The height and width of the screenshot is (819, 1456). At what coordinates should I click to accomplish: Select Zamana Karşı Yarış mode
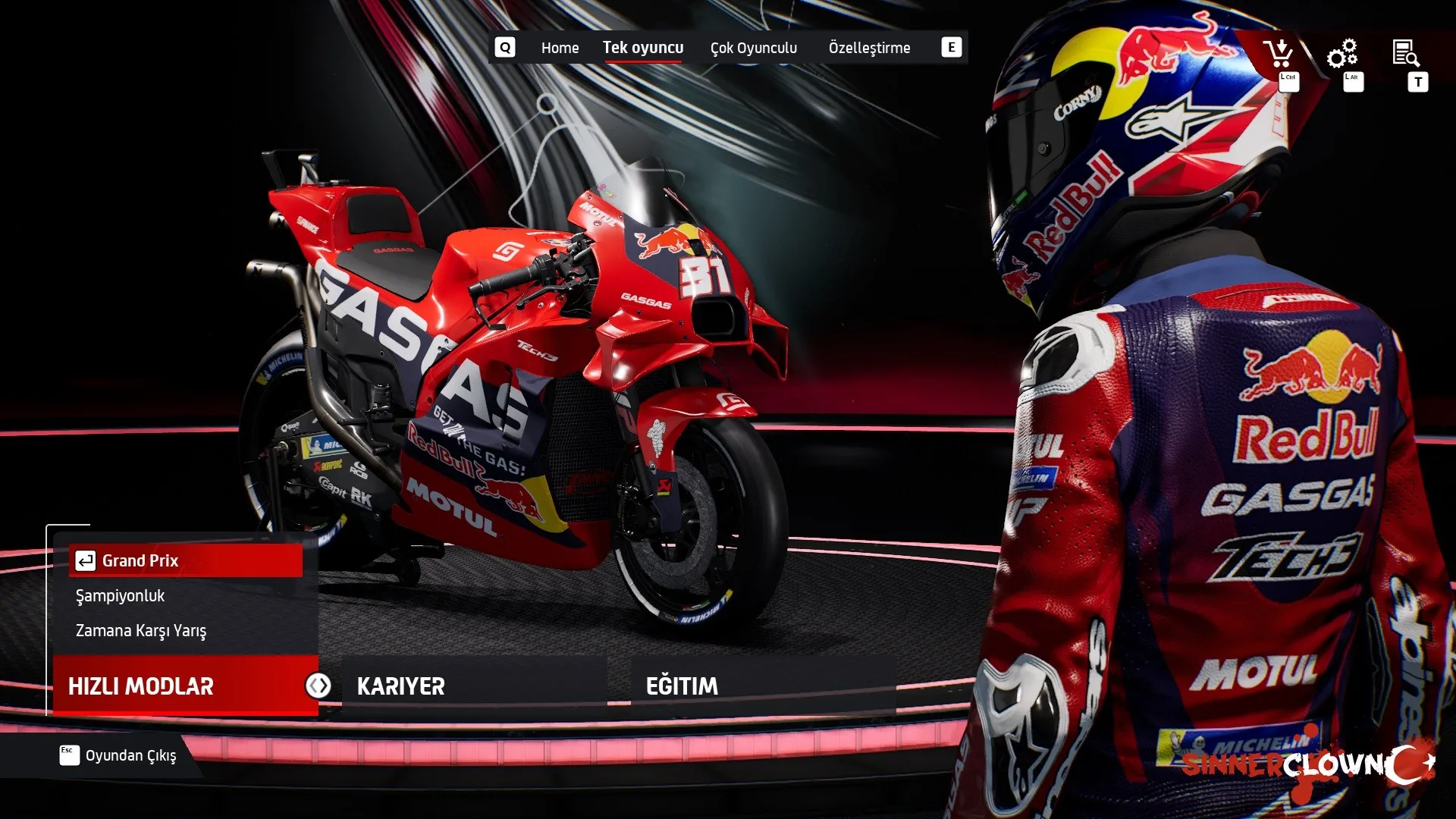[x=141, y=631]
